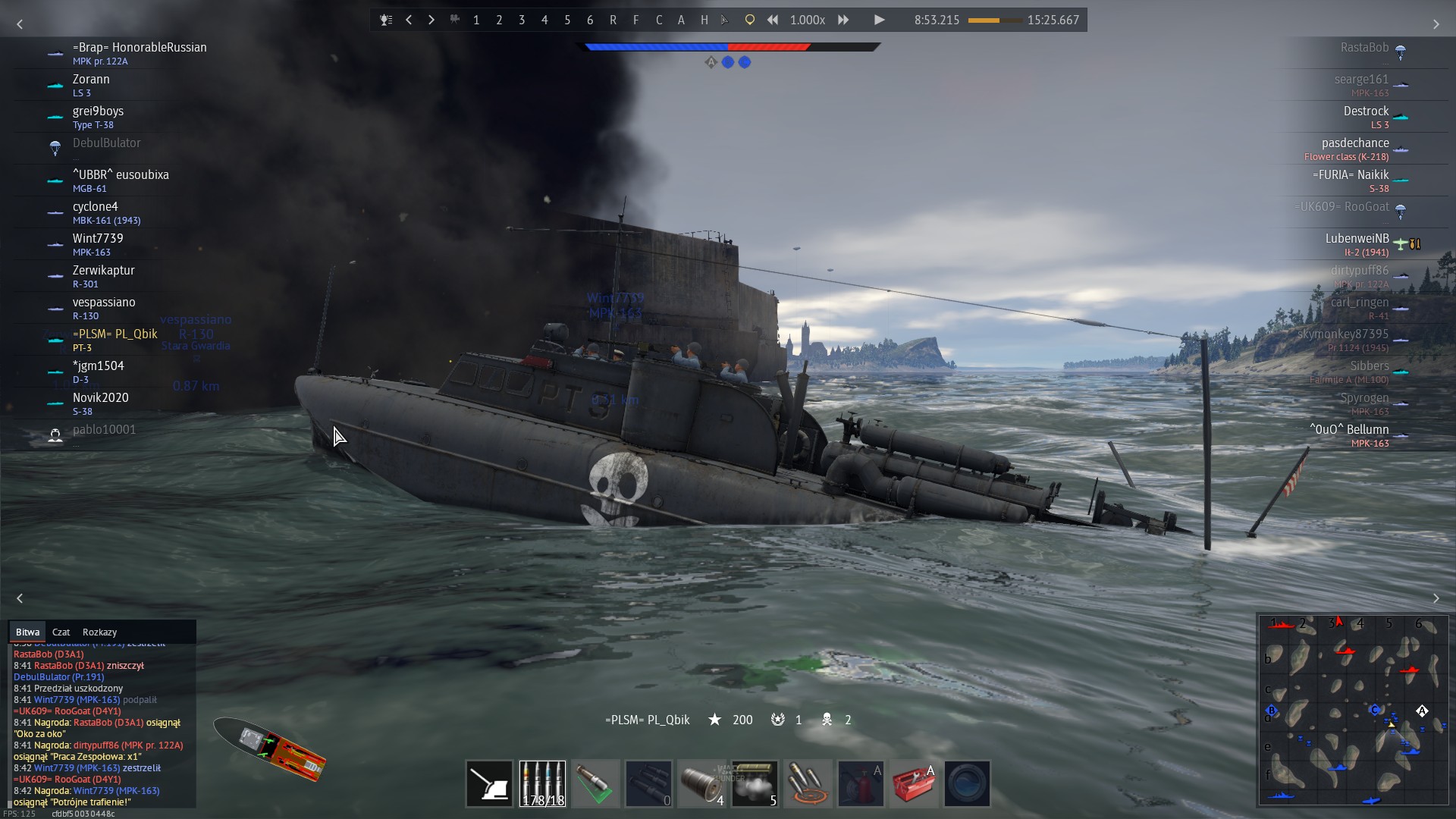This screenshot has height=819, width=1456.
Task: Choose the F camera mode
Action: click(x=635, y=20)
